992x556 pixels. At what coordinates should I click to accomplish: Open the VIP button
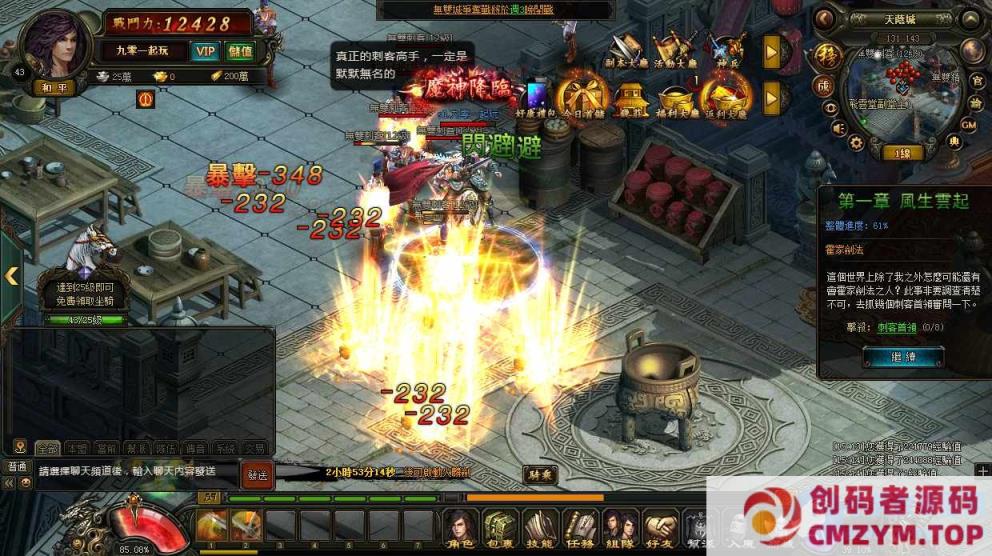206,50
